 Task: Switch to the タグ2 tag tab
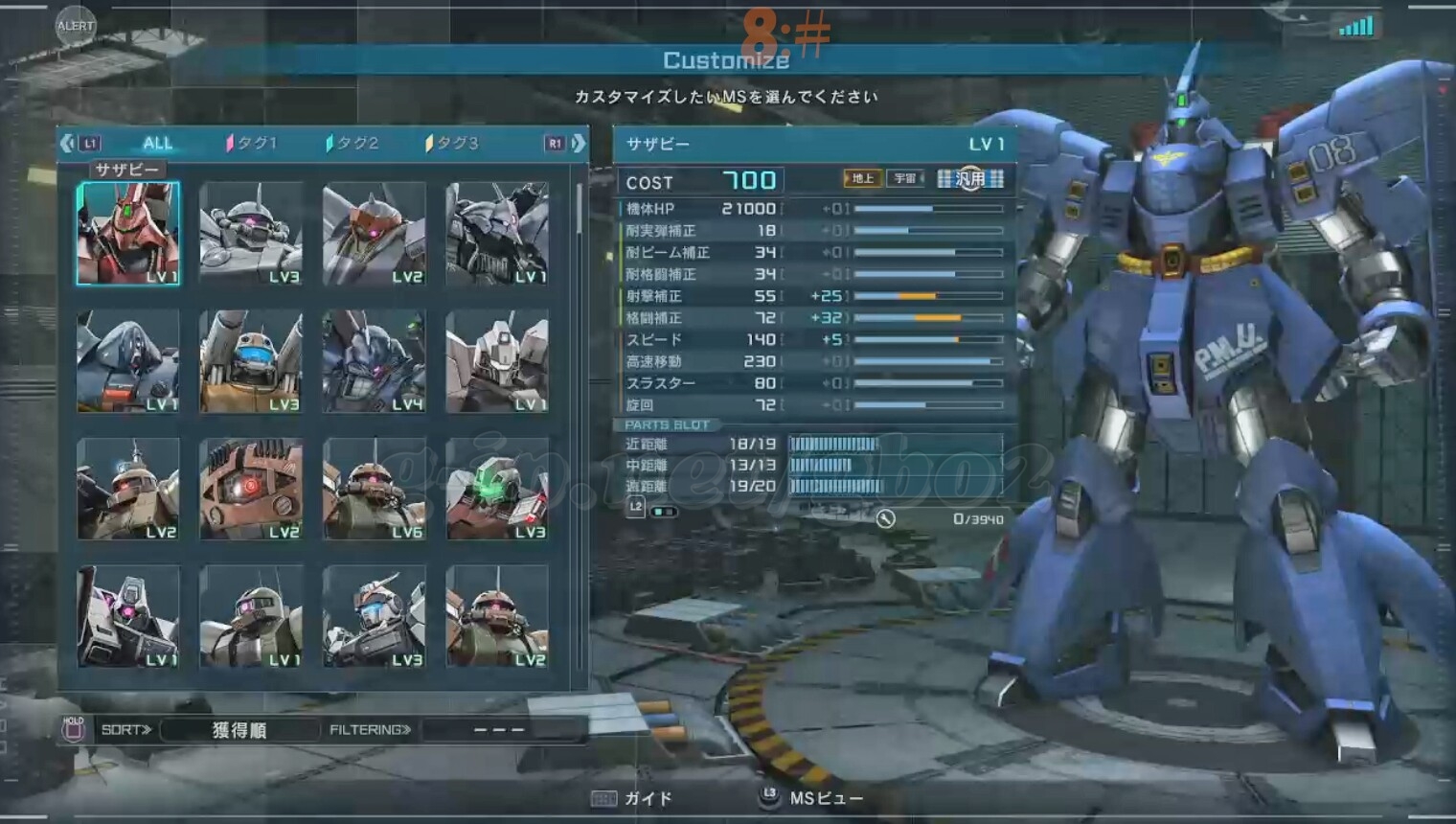(353, 144)
